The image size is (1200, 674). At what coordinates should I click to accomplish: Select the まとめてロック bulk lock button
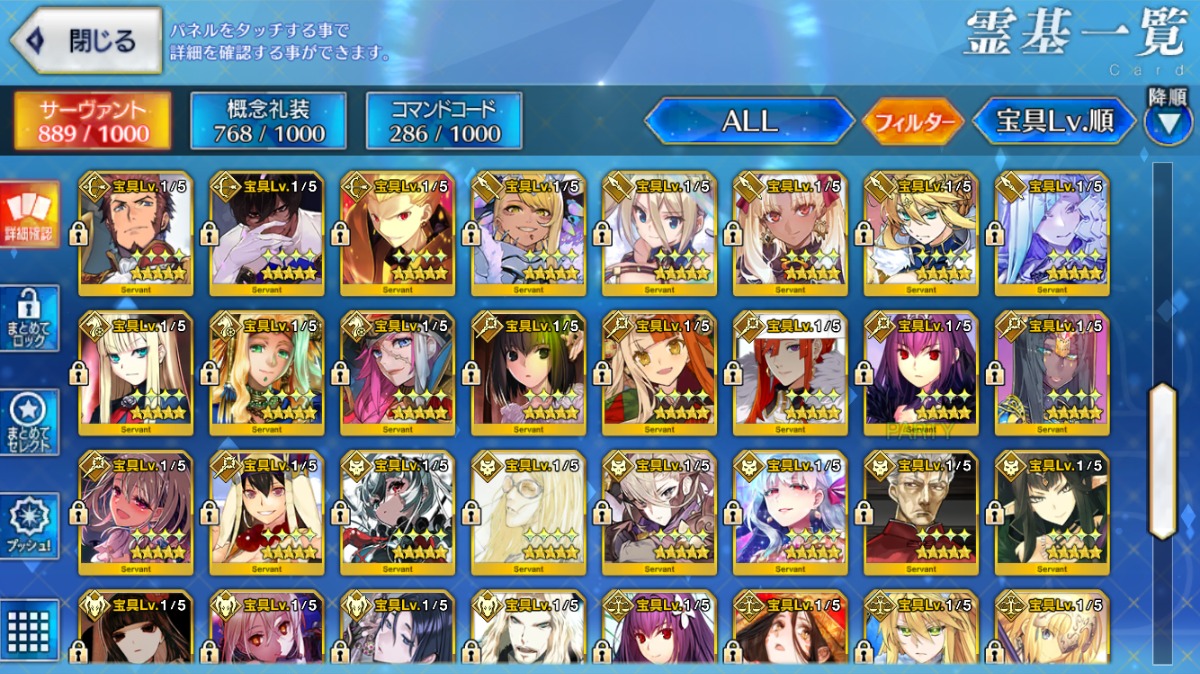click(x=29, y=319)
